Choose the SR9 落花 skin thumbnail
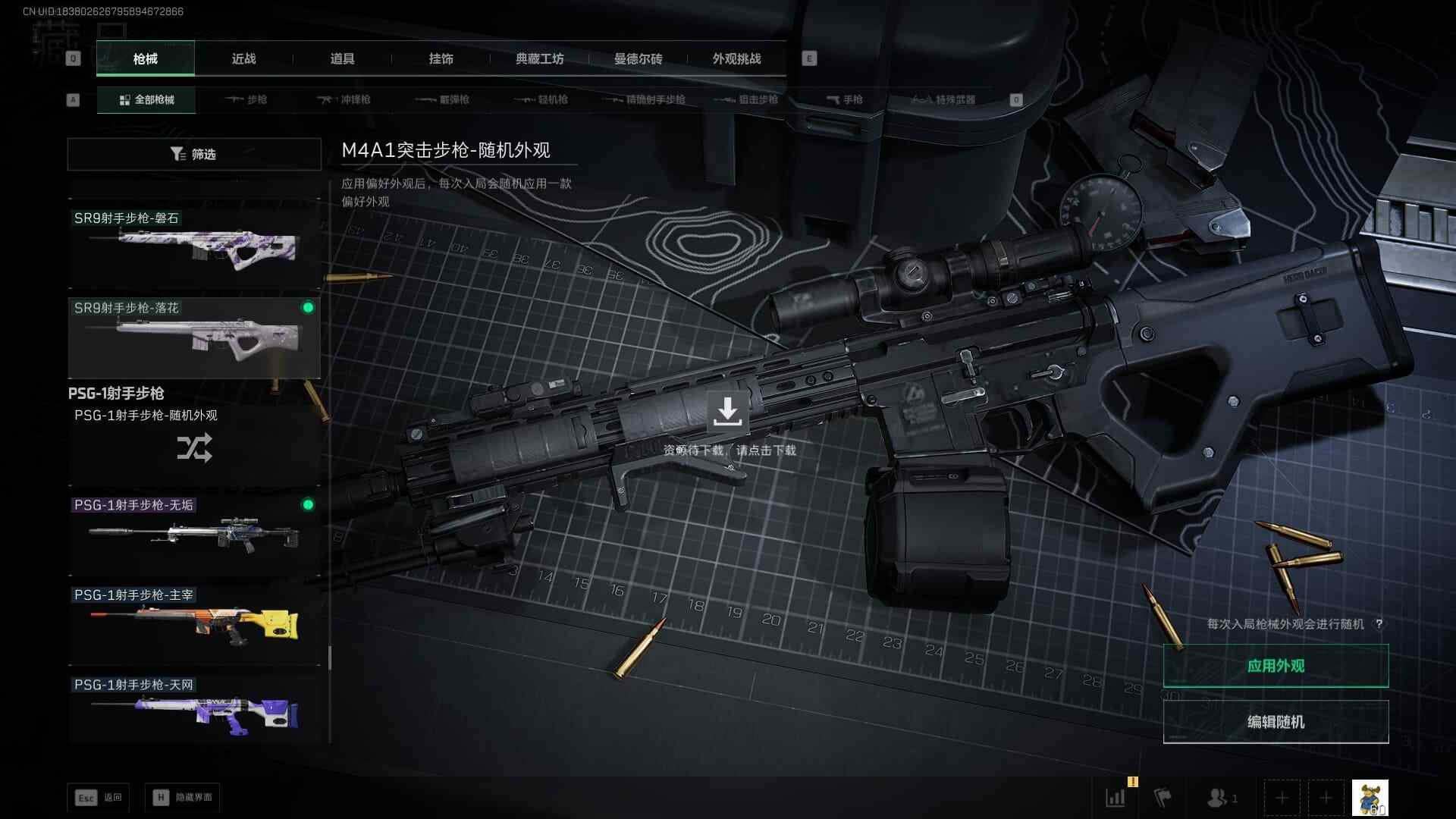The height and width of the screenshot is (819, 1456). pyautogui.click(x=194, y=337)
